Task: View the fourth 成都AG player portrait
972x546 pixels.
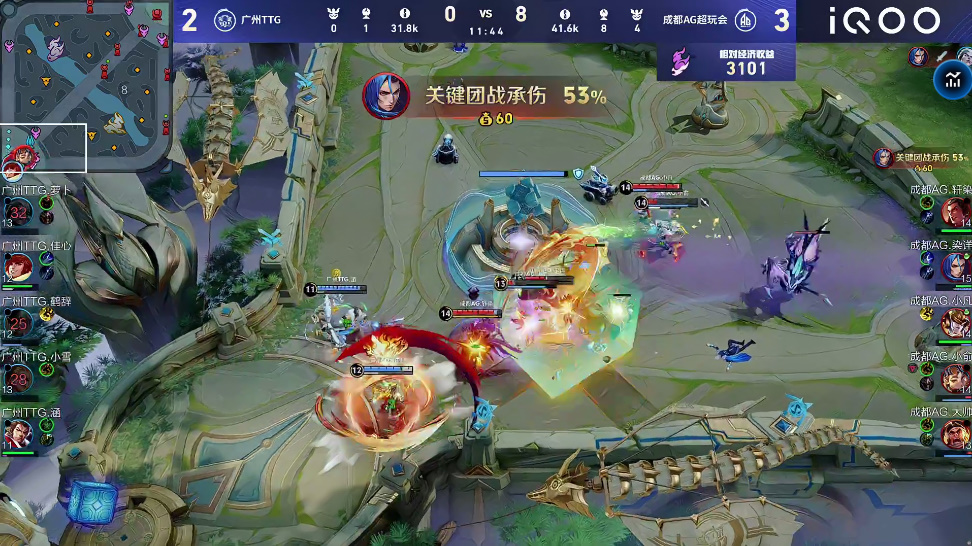Action: (x=955, y=378)
